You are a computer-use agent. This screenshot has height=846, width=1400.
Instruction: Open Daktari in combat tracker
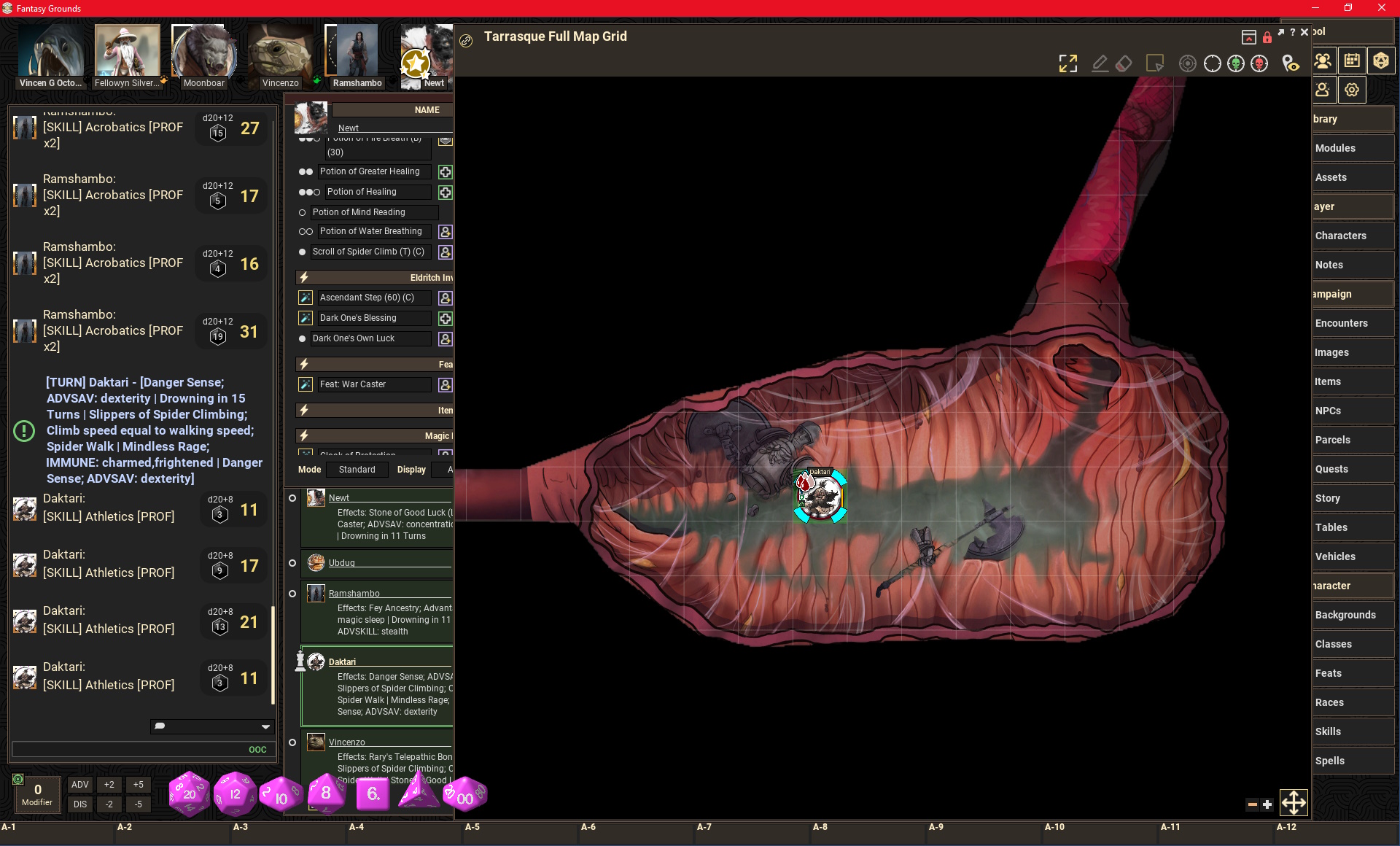point(342,662)
